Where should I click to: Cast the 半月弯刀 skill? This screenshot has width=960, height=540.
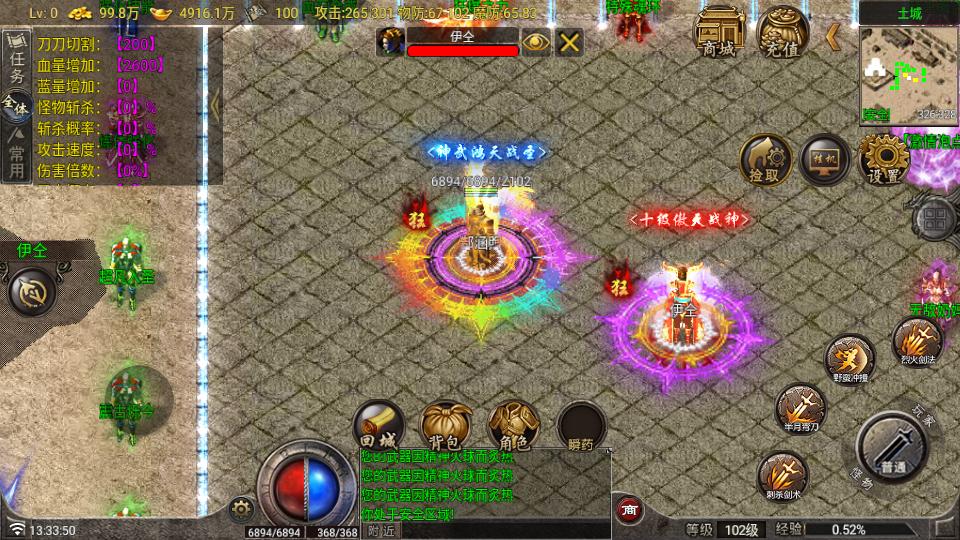[x=801, y=409]
